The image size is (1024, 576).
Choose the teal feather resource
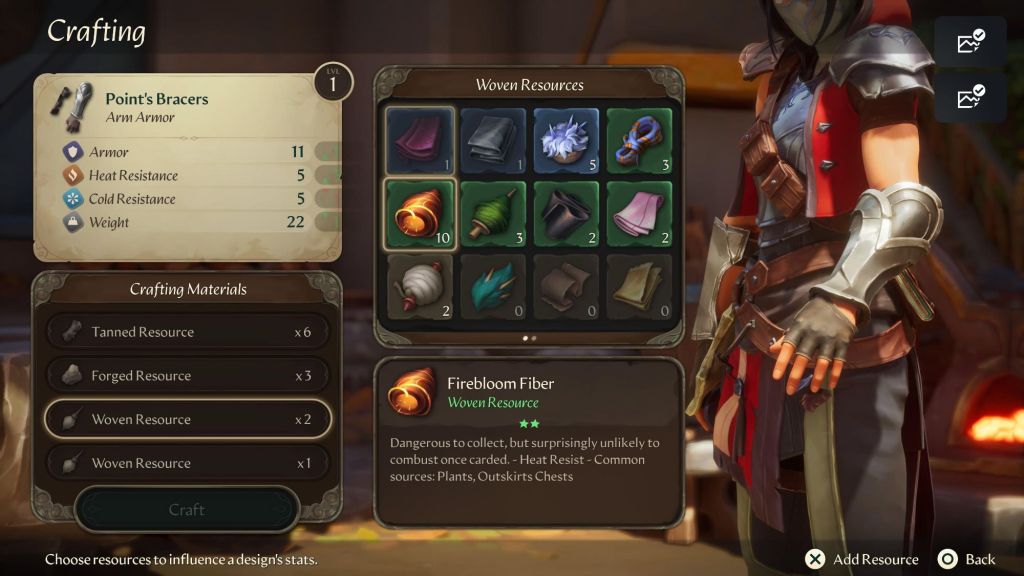pos(494,287)
